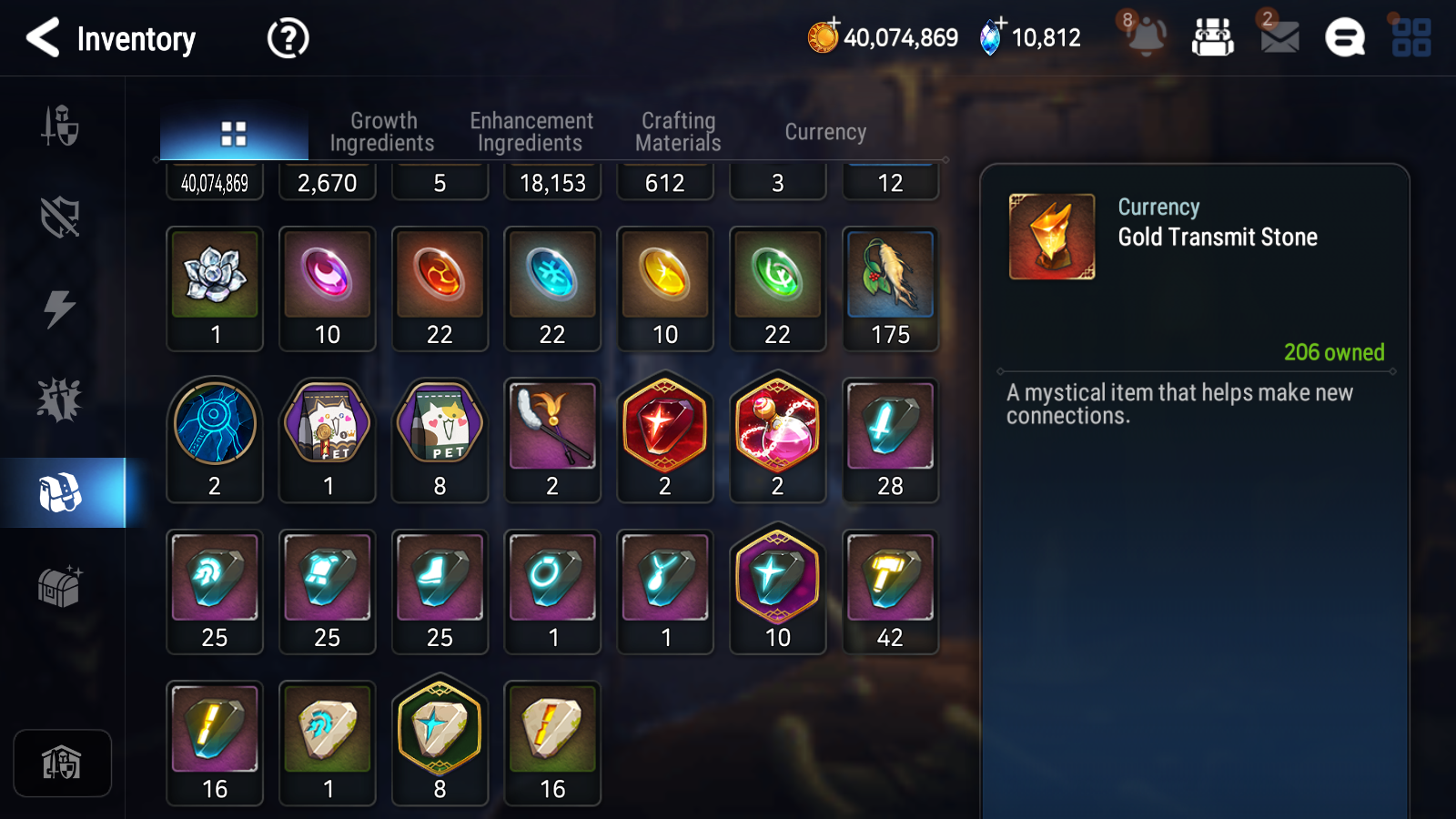1456x819 pixels.
Task: Open the notification bell alerts
Action: 1146,38
